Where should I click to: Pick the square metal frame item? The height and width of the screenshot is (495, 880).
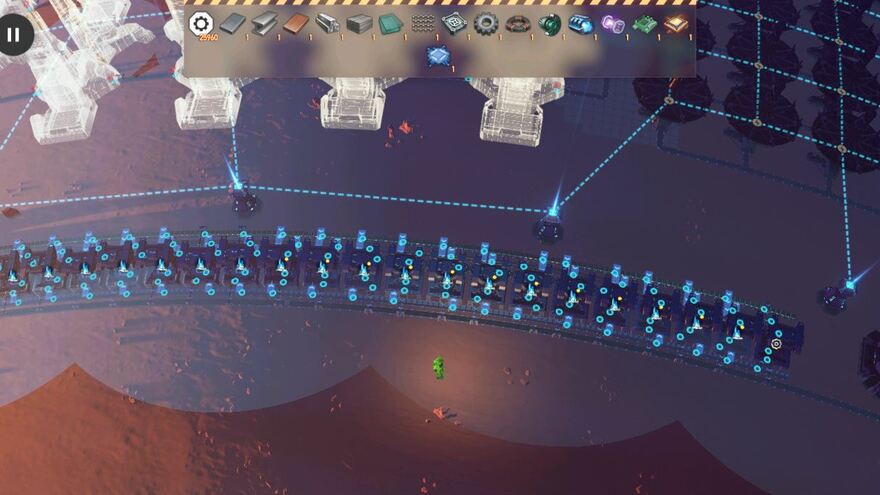coord(455,23)
